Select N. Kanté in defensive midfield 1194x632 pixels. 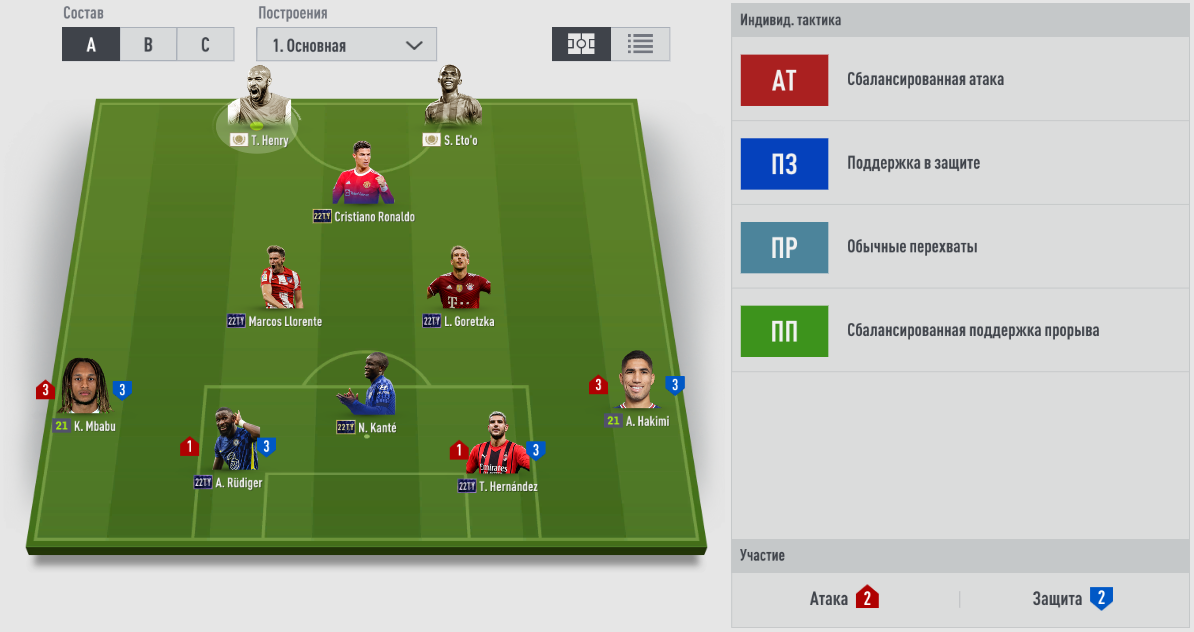point(366,386)
